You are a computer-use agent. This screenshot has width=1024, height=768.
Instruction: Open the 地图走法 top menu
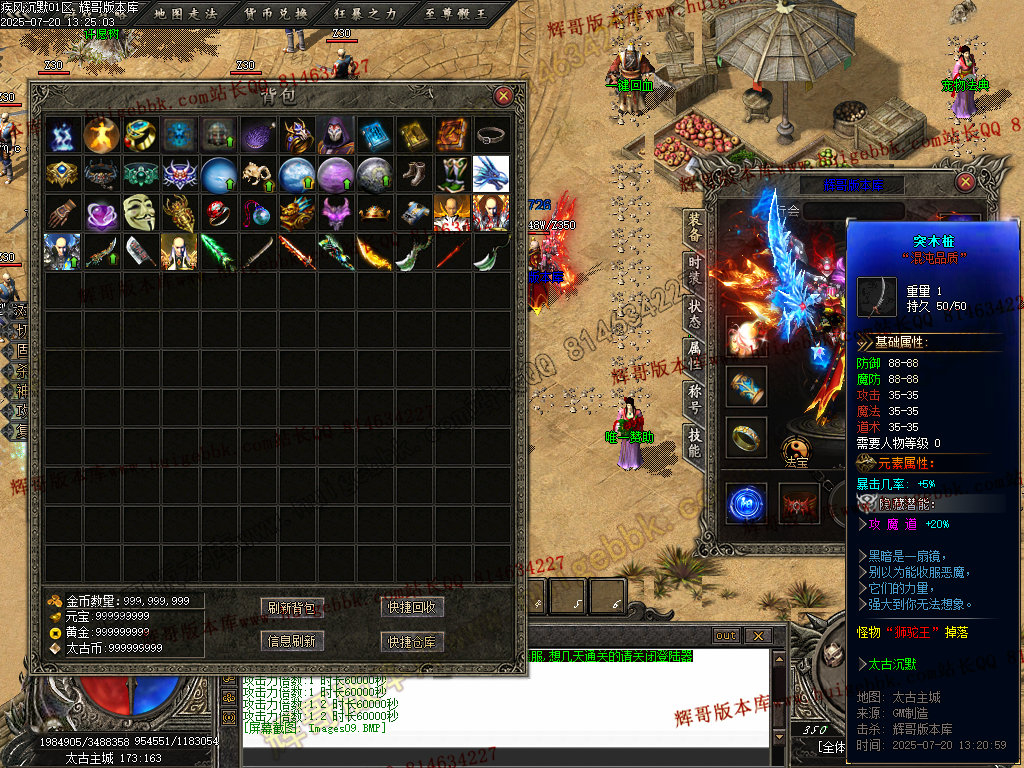click(x=187, y=13)
